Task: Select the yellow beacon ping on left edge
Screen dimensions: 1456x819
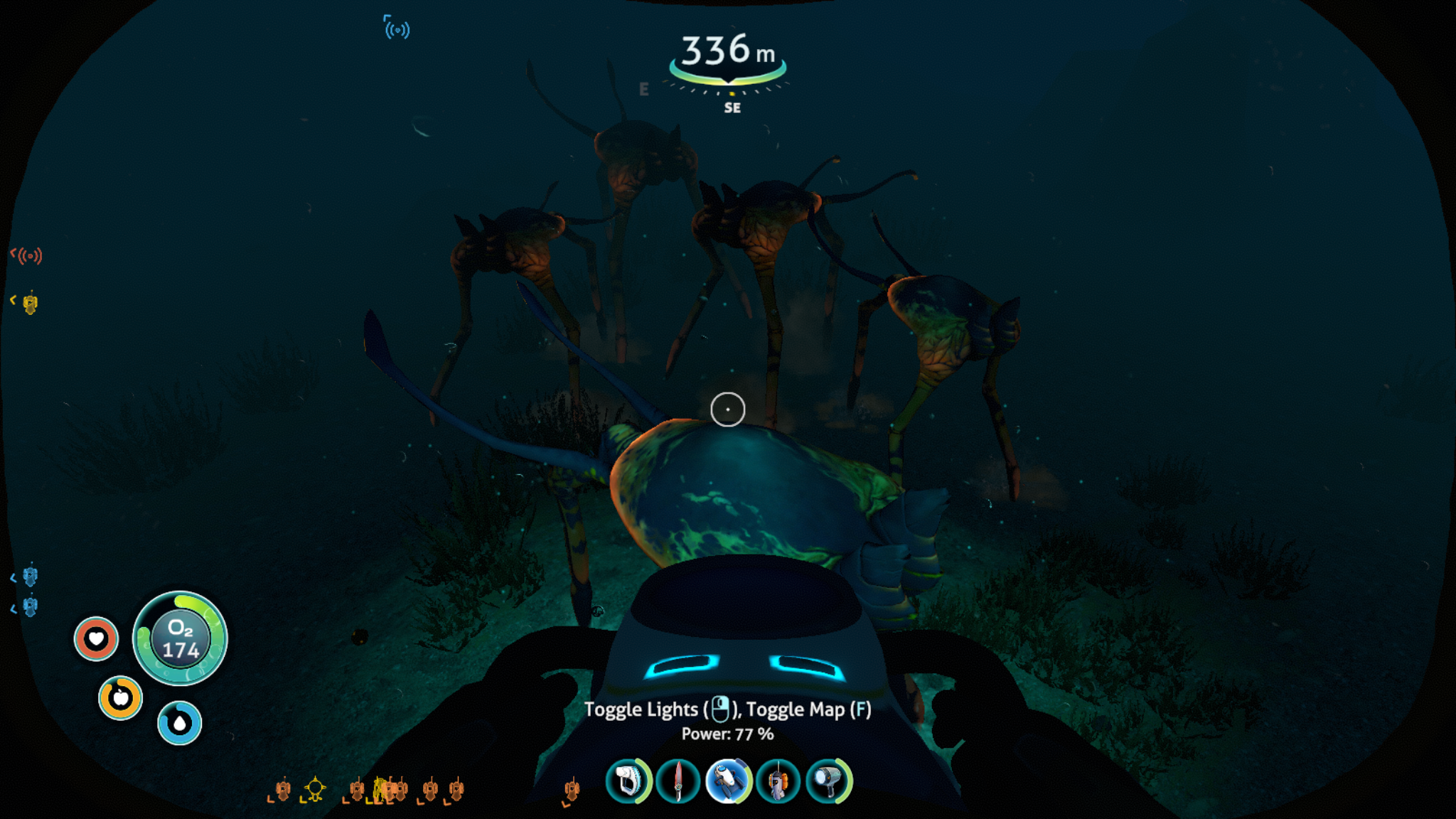Action: pos(30,304)
